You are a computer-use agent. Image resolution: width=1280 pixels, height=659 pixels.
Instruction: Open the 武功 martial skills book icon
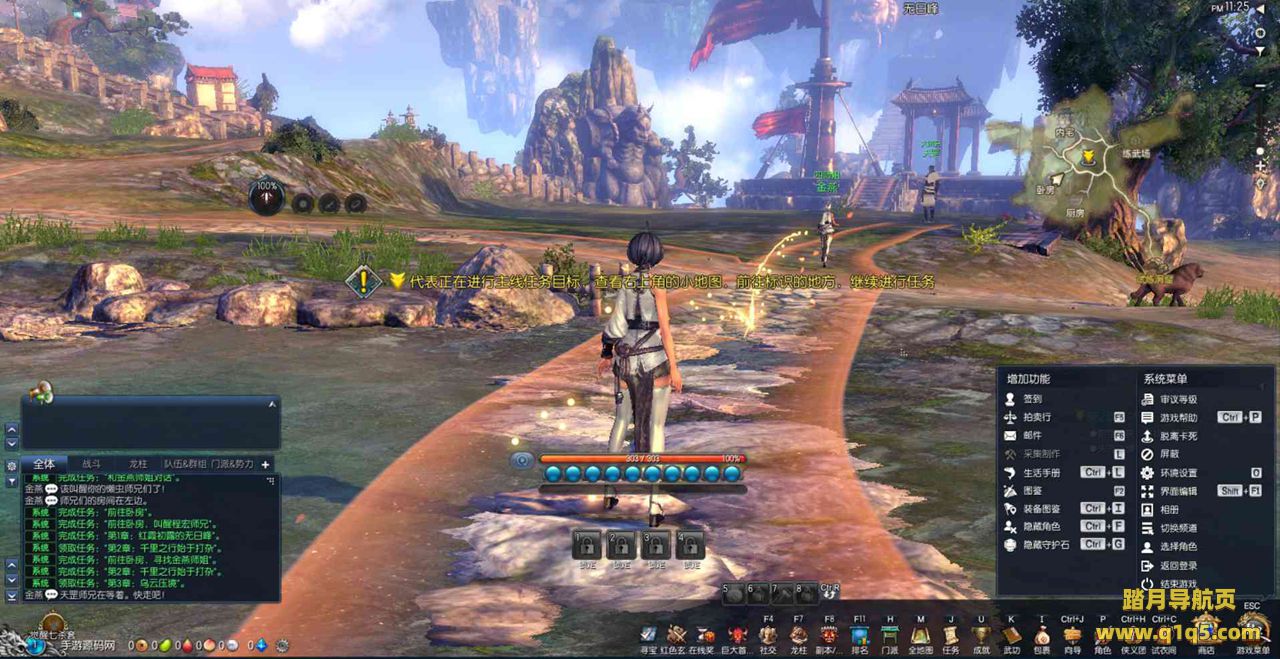(x=1012, y=635)
